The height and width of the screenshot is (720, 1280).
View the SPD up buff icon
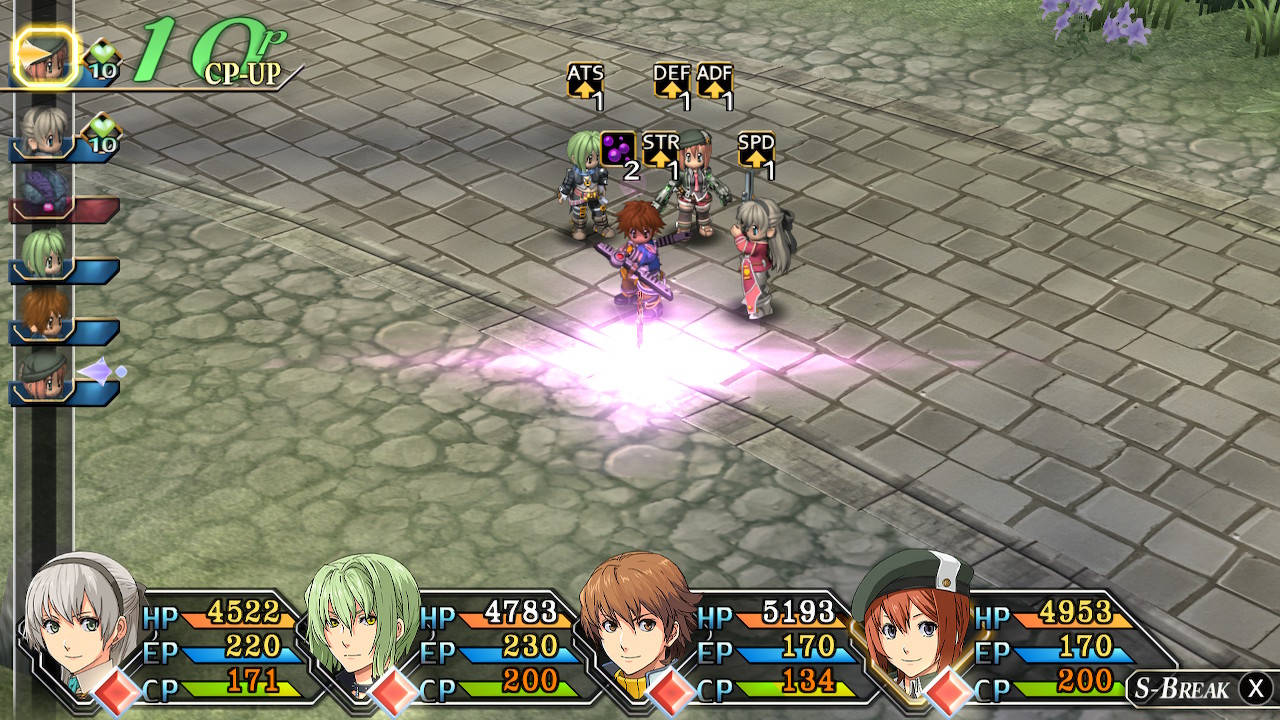coord(755,151)
